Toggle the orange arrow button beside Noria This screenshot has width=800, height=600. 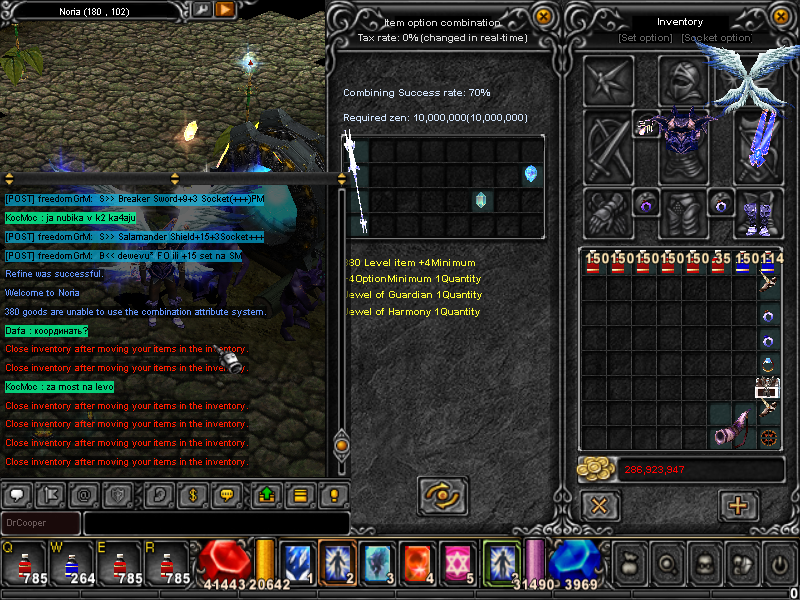pos(225,9)
